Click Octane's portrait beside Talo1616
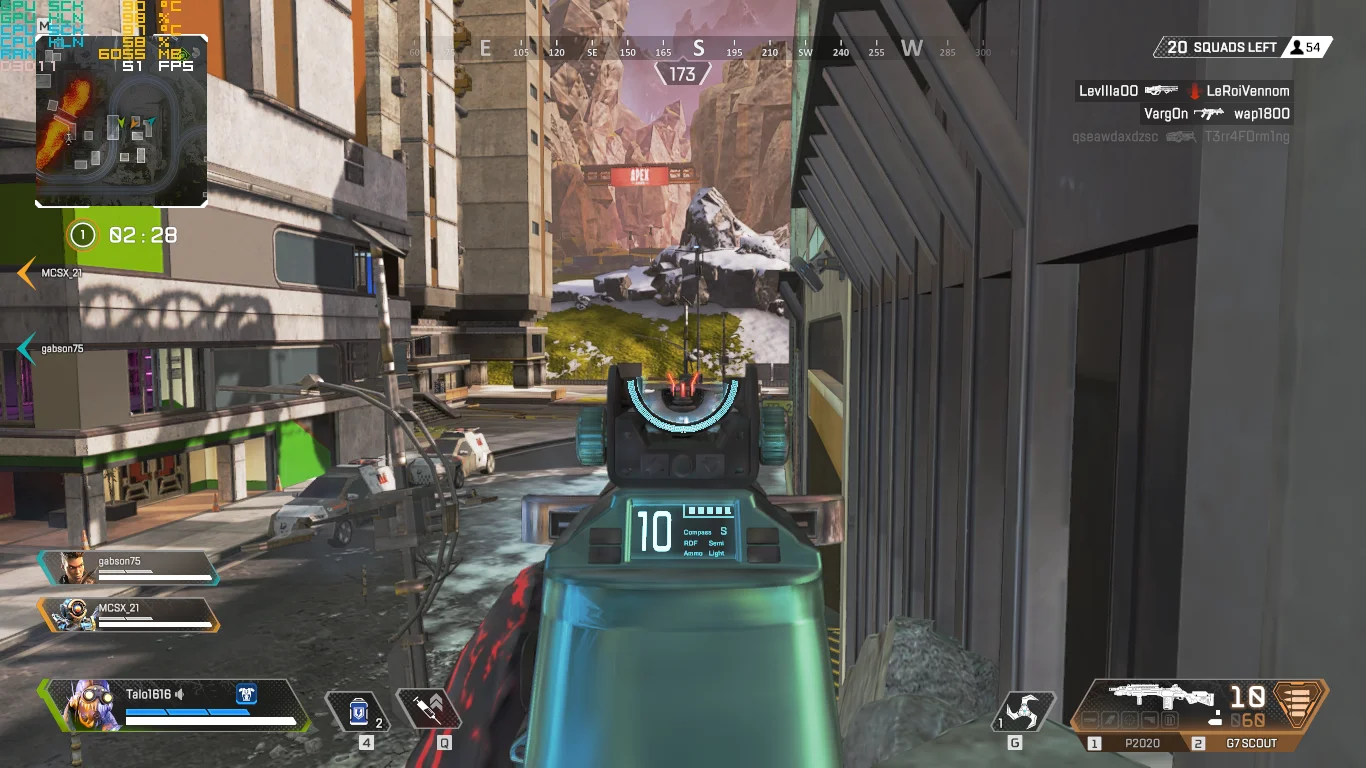Image resolution: width=1366 pixels, height=768 pixels. 82,704
